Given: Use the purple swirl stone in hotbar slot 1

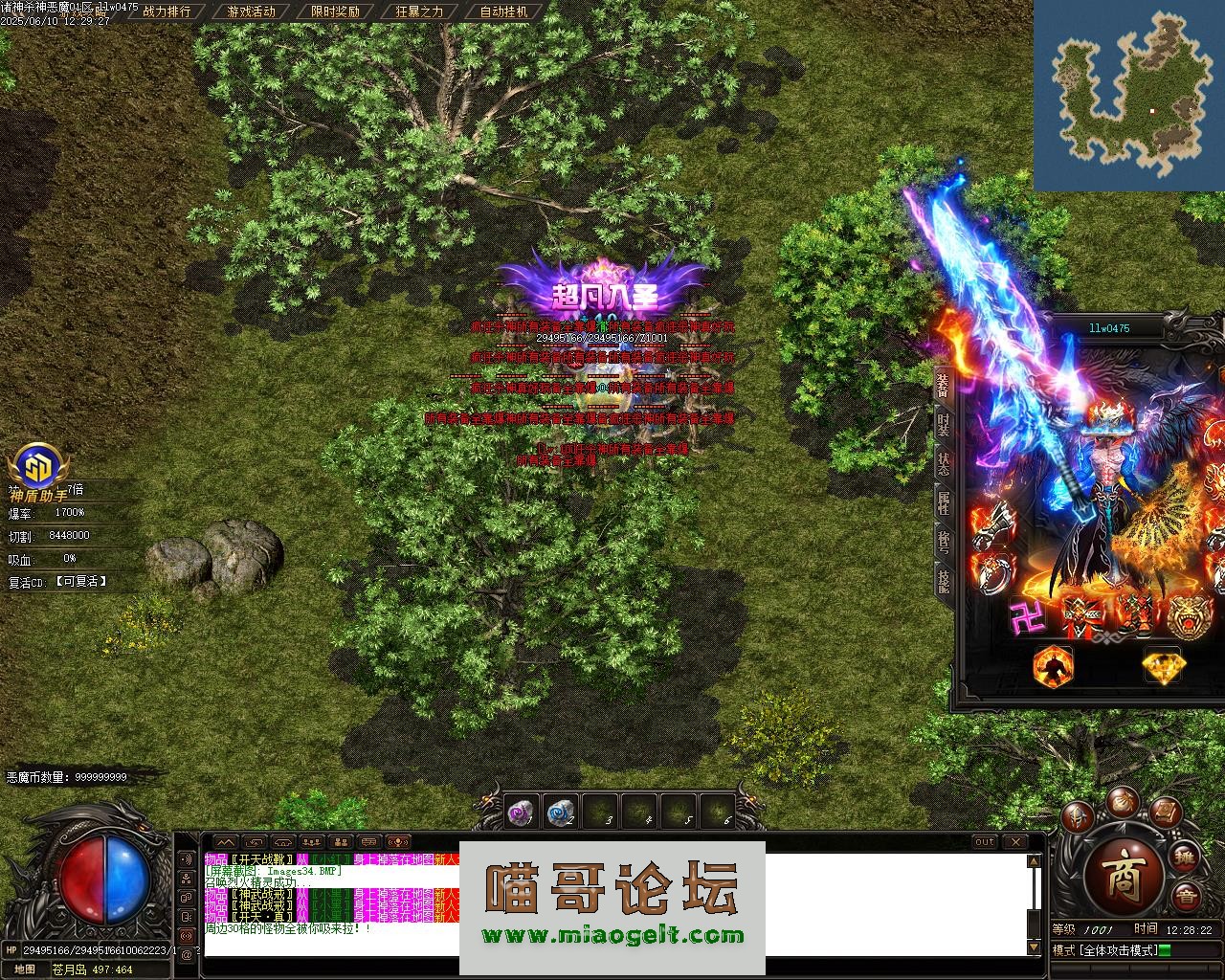Looking at the screenshot, I should click(521, 813).
